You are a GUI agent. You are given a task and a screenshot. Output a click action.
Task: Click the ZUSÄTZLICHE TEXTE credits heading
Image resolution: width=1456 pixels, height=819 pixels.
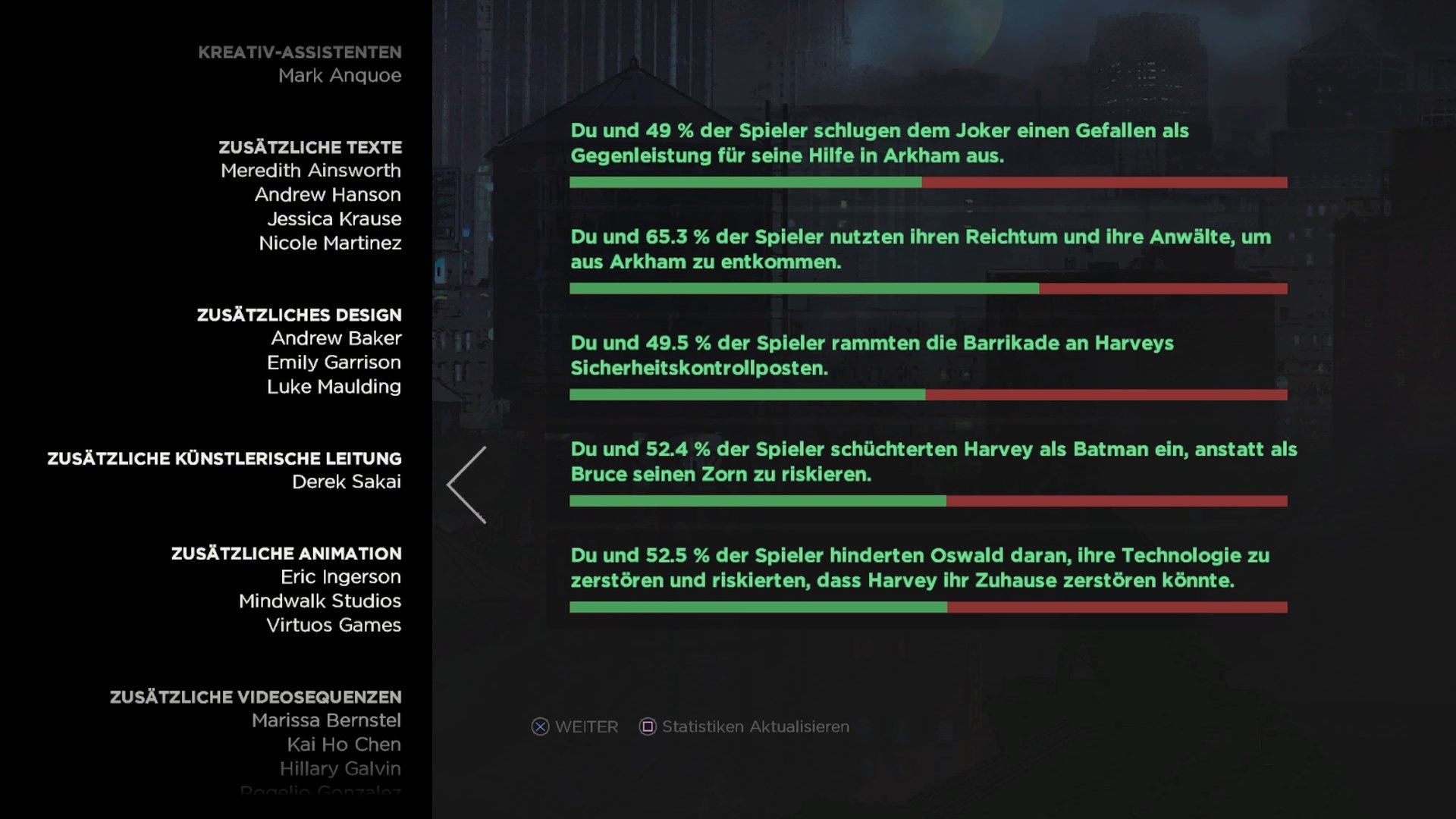tap(309, 147)
